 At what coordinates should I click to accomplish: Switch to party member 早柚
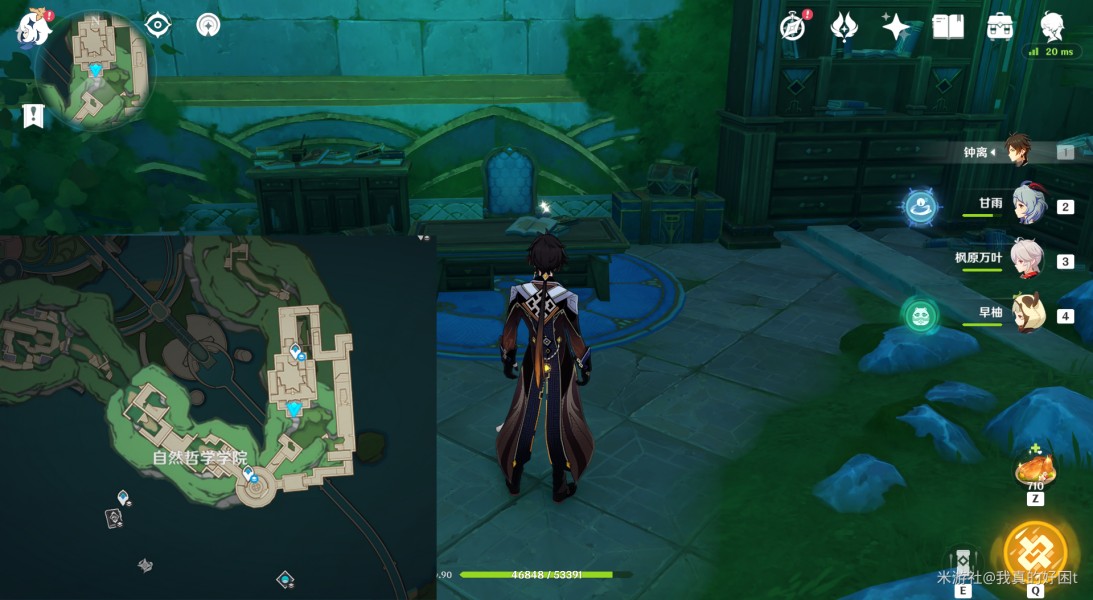click(x=1028, y=315)
